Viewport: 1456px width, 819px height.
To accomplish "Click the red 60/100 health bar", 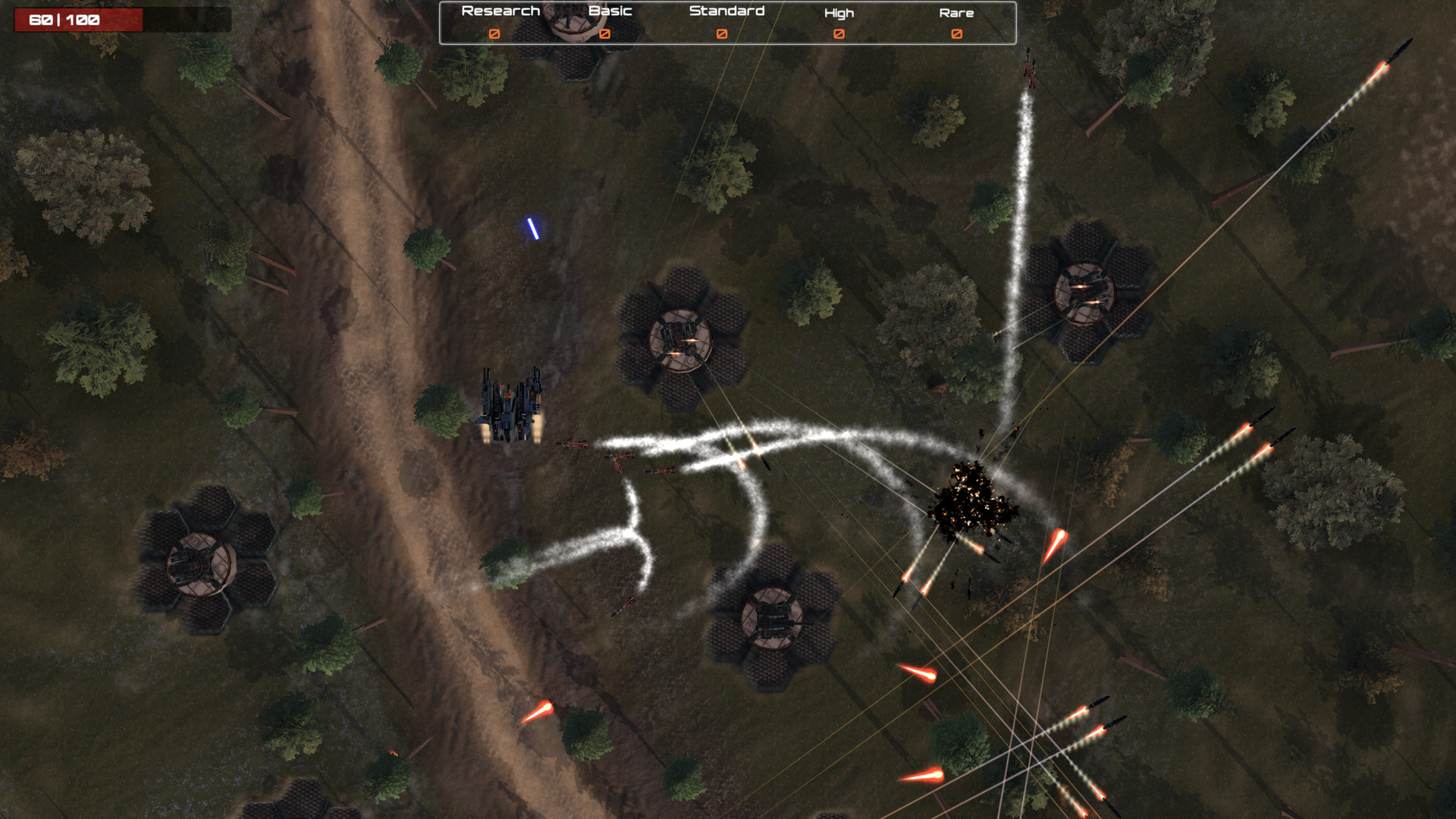I will pyautogui.click(x=64, y=19).
